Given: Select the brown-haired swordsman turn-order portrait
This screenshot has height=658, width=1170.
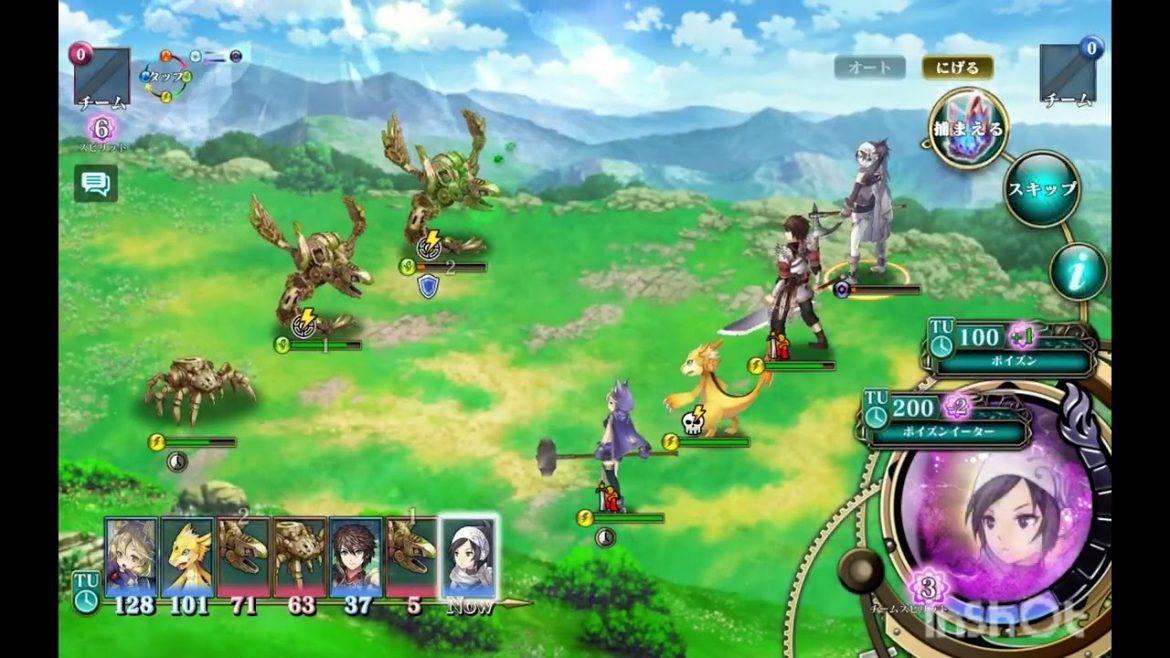Looking at the screenshot, I should click(x=355, y=556).
